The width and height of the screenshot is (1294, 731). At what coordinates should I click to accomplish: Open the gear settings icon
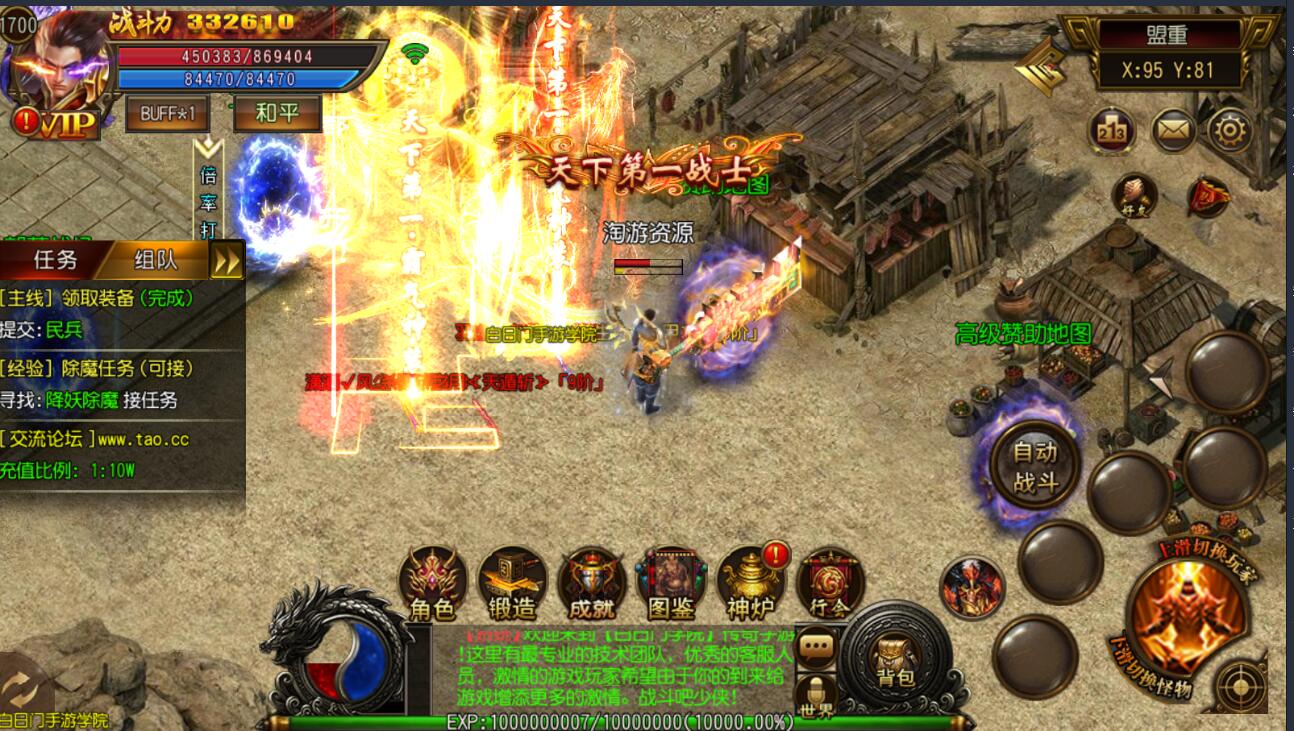pyautogui.click(x=1229, y=130)
